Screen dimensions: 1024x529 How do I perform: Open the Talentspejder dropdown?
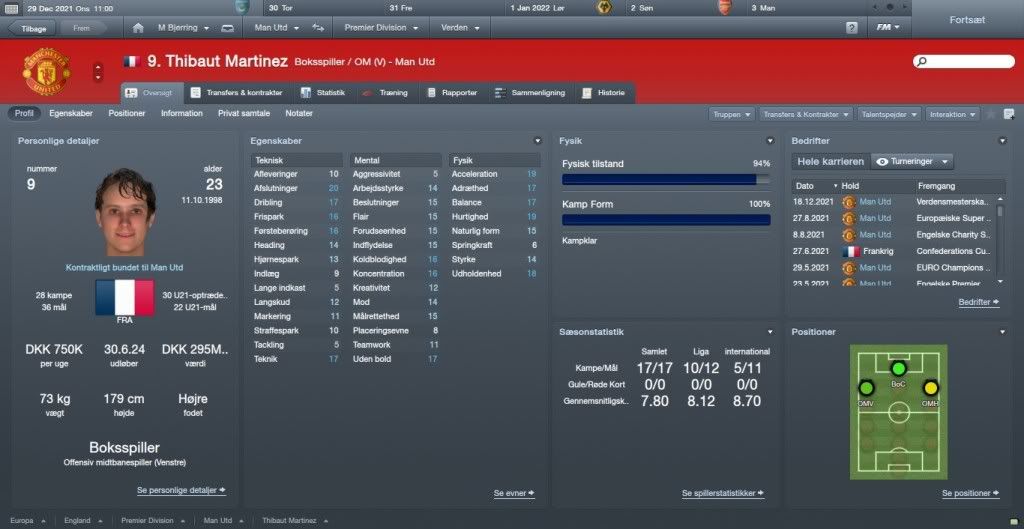[889, 115]
